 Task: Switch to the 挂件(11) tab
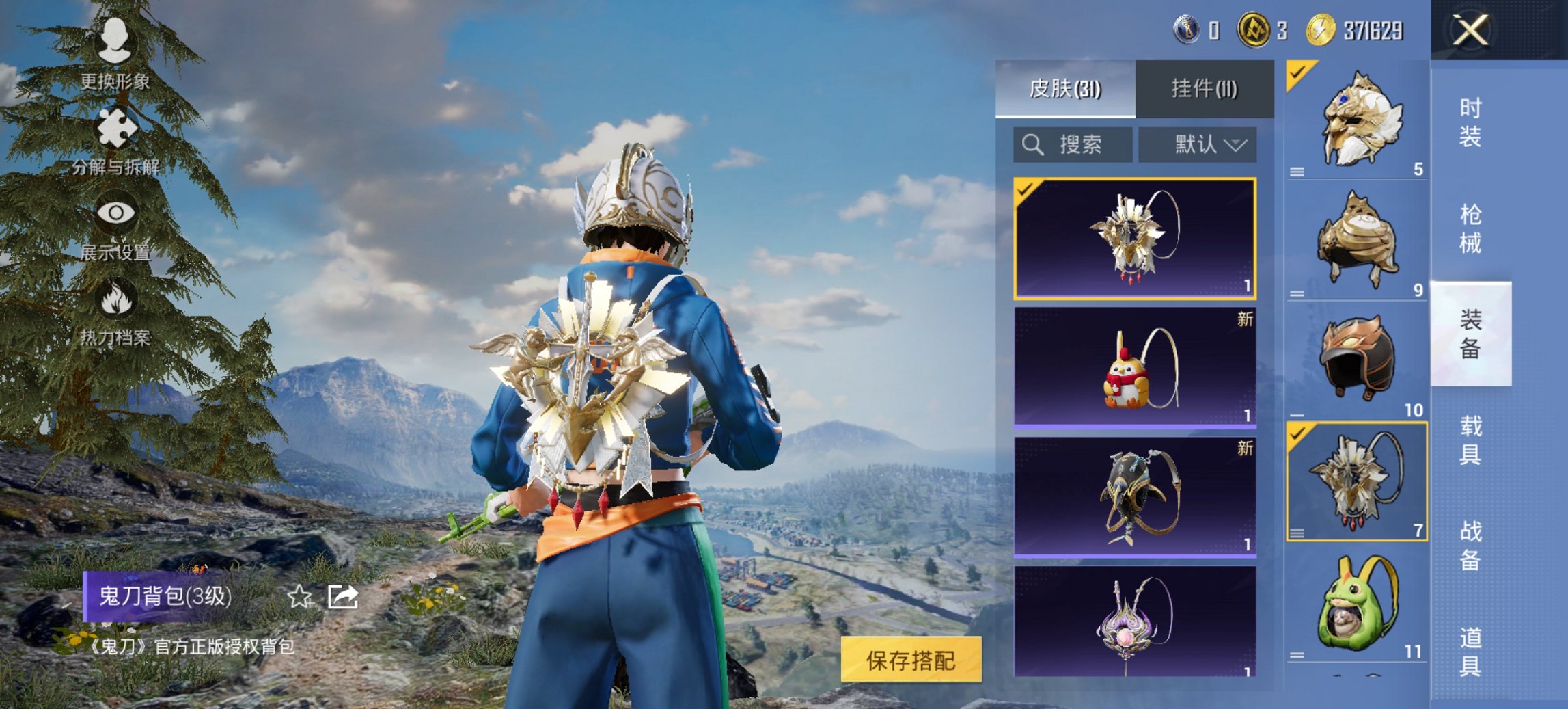tap(1205, 89)
